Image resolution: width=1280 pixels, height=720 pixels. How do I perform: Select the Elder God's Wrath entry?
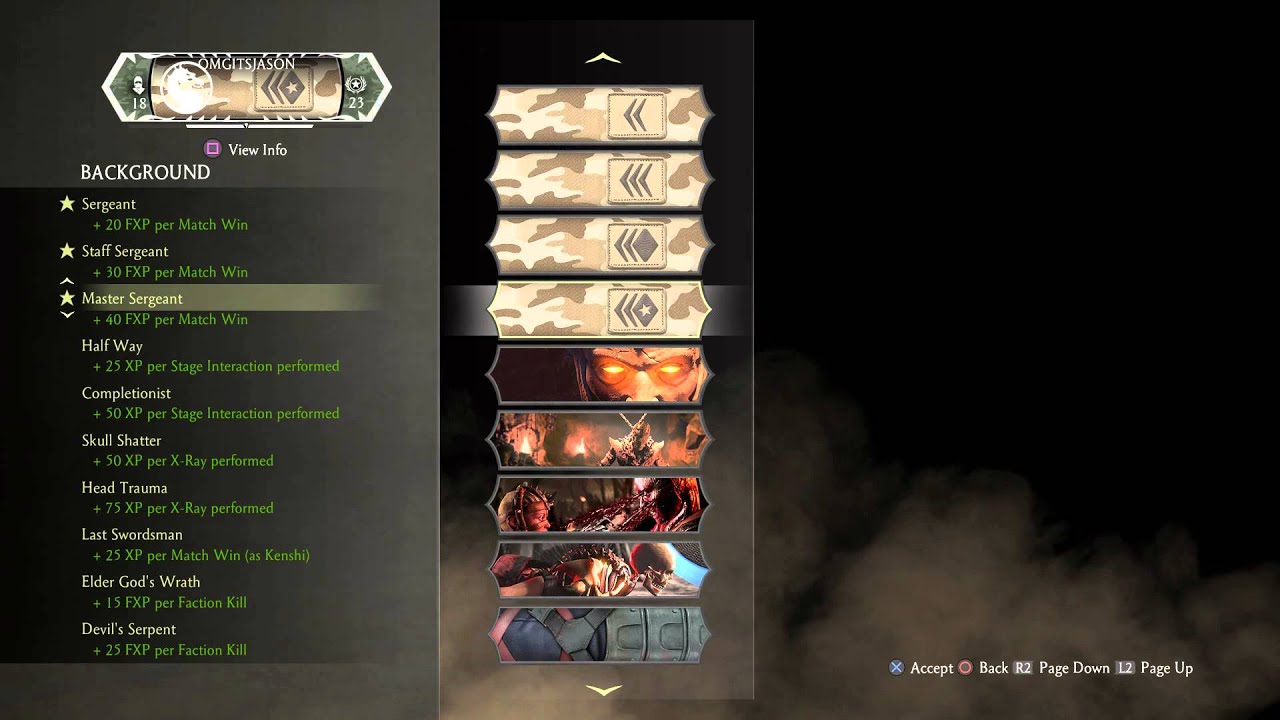[141, 582]
